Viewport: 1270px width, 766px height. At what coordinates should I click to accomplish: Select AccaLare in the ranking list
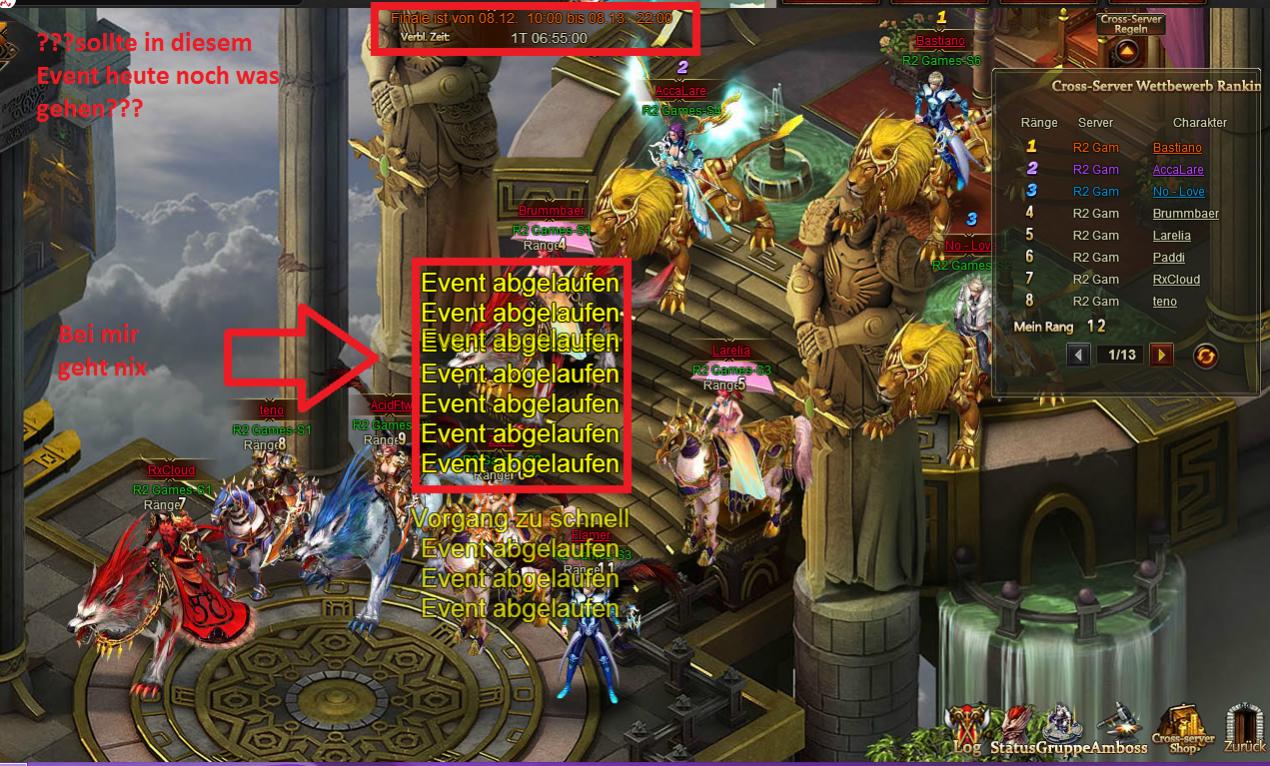tap(1177, 170)
